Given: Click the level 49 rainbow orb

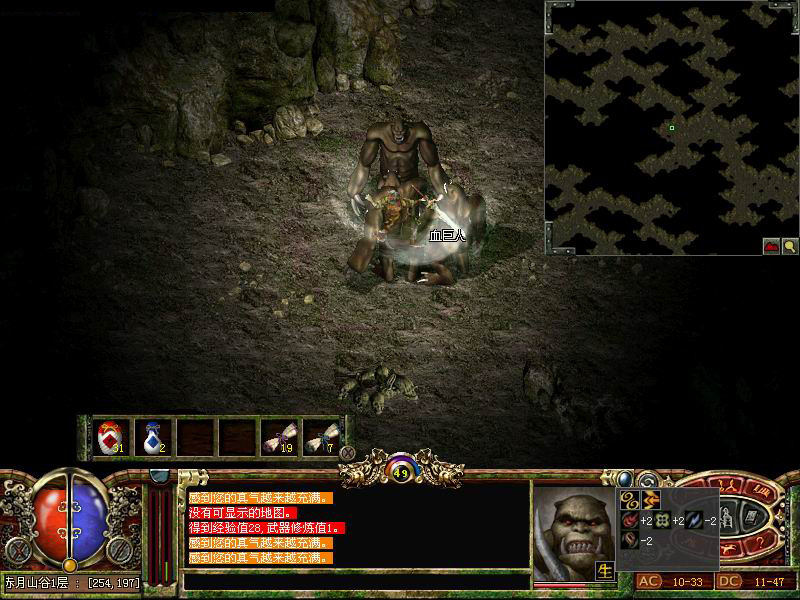Looking at the screenshot, I should point(401,471).
